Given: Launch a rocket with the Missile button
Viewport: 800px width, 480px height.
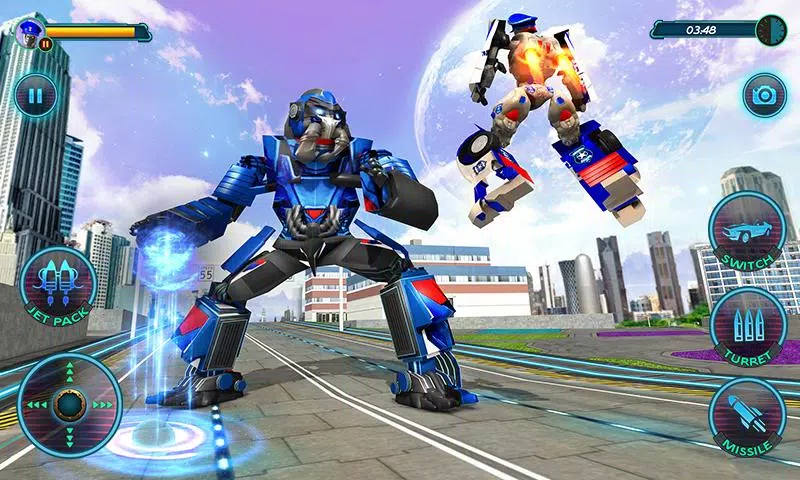Looking at the screenshot, I should tap(748, 414).
